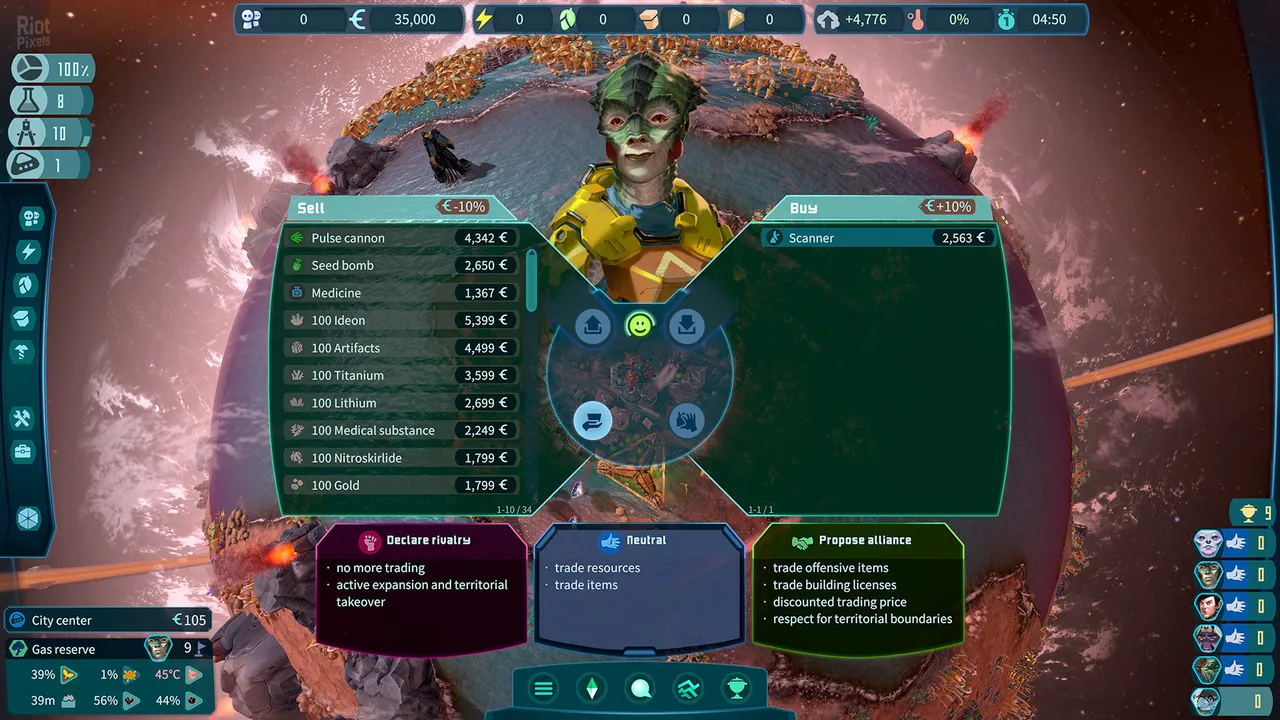Open the speech bubble chat button
The width and height of the screenshot is (1280, 720).
click(641, 688)
